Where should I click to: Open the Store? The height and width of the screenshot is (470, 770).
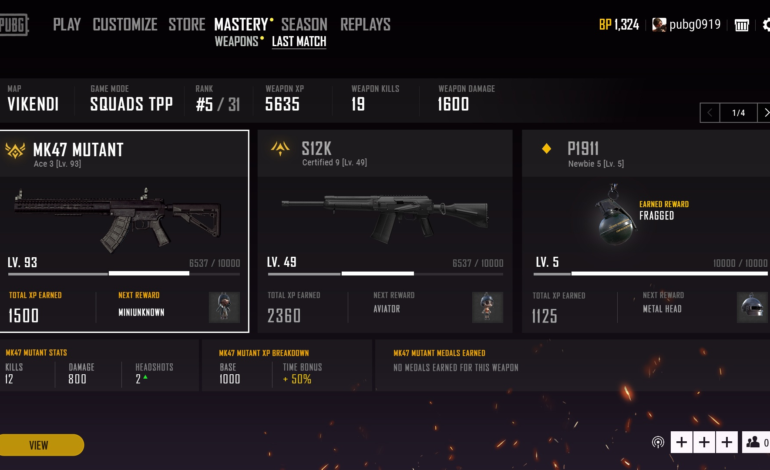pyautogui.click(x=187, y=24)
